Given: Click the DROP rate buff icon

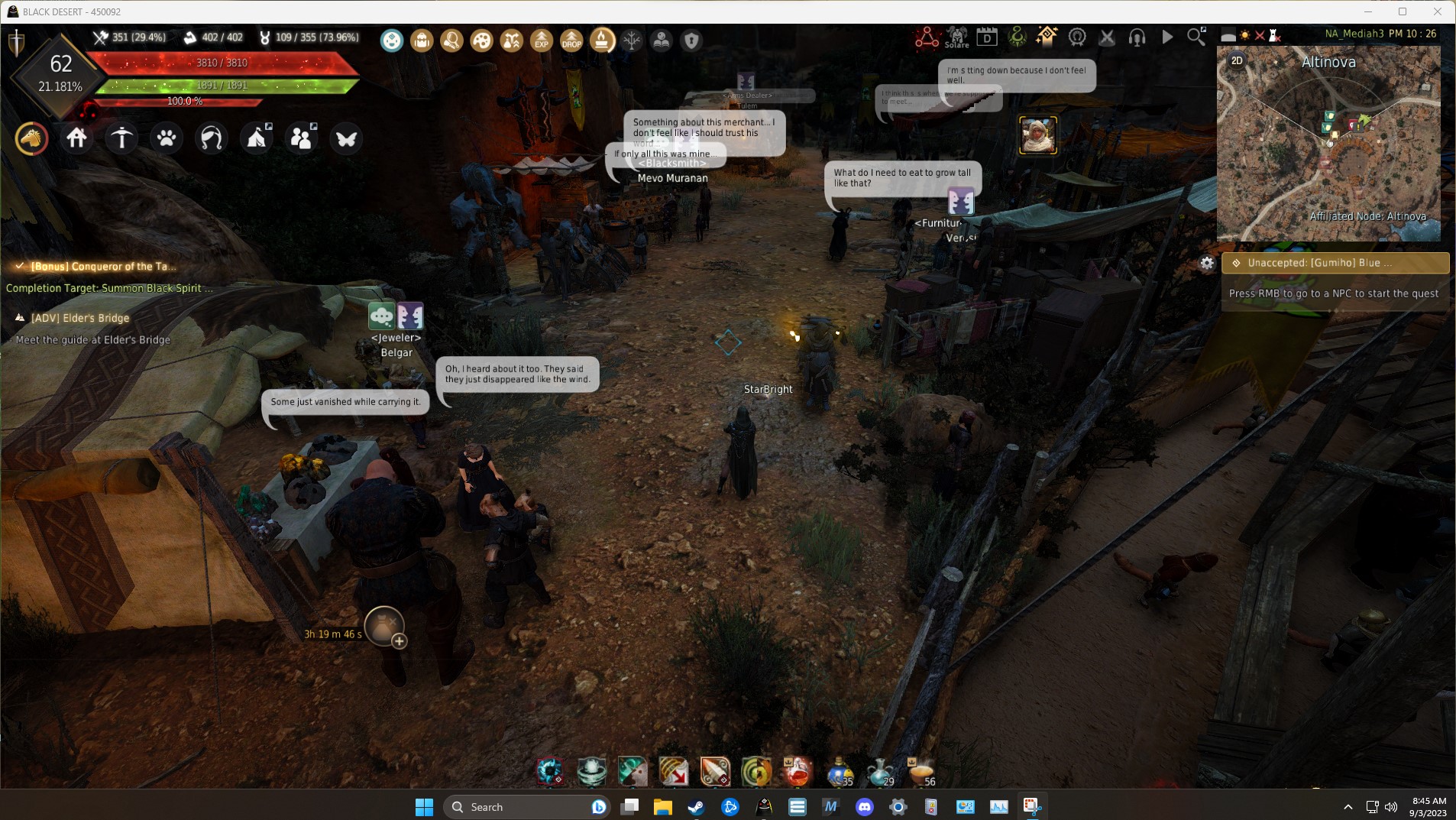Looking at the screenshot, I should [x=572, y=41].
